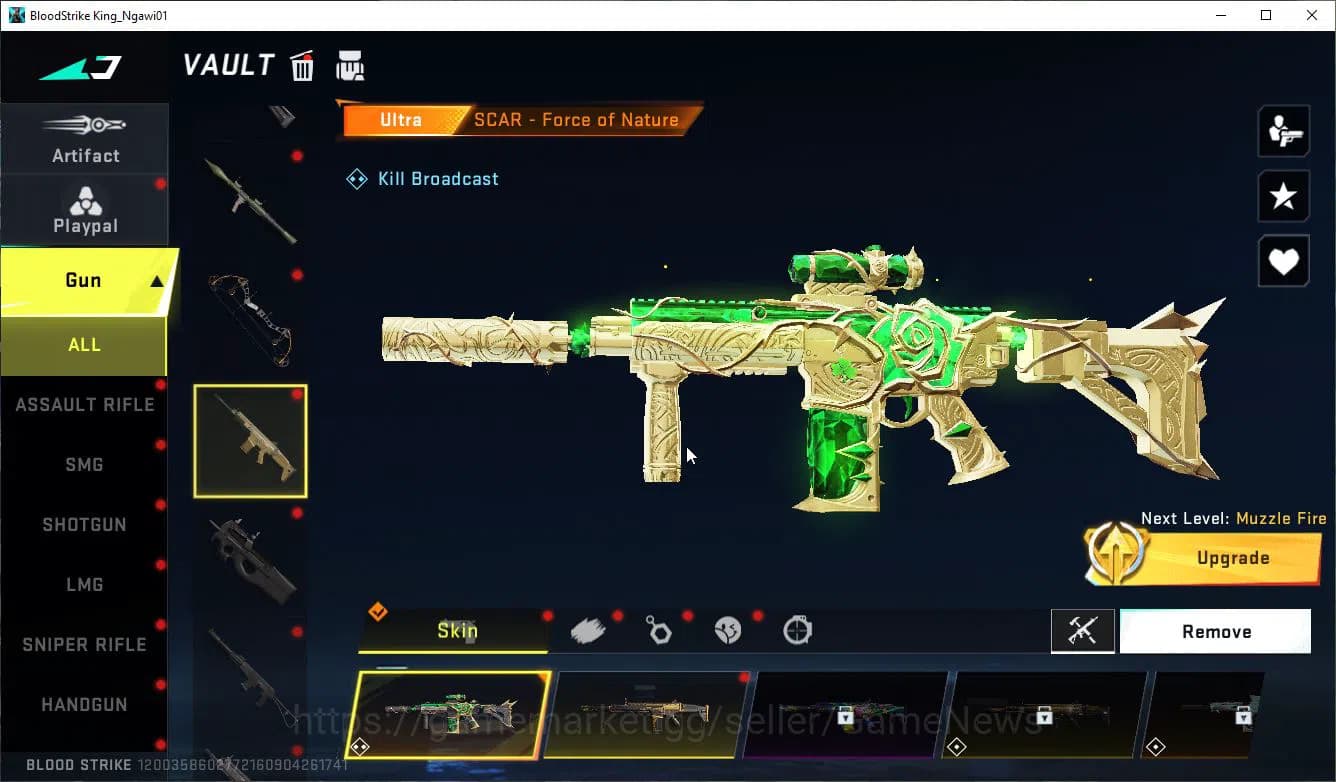Click the trash delete icon beside VAULT
Image resolution: width=1336 pixels, height=782 pixels.
click(x=302, y=65)
